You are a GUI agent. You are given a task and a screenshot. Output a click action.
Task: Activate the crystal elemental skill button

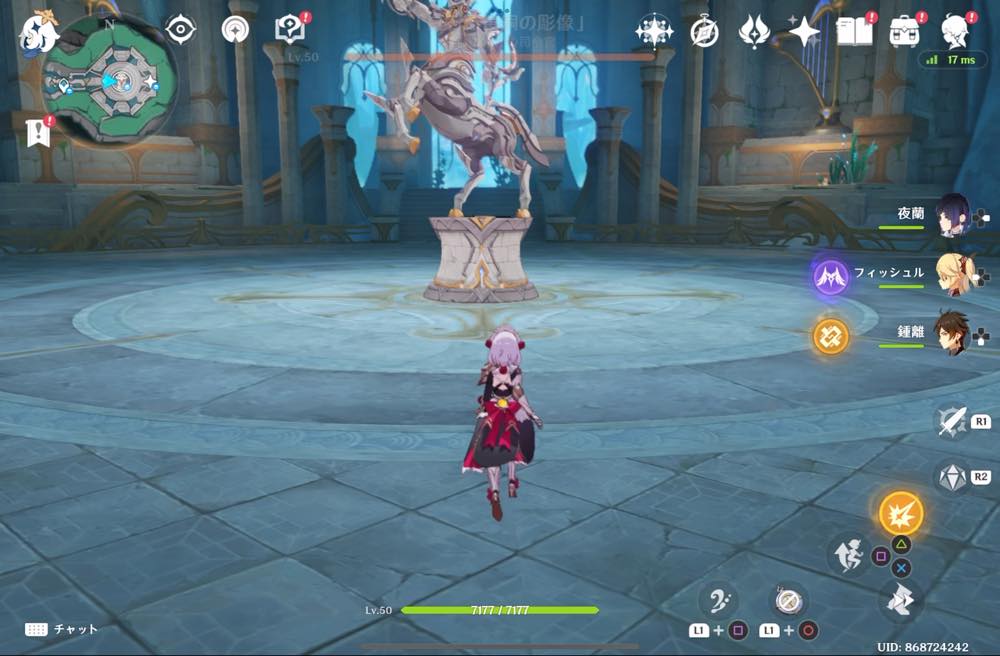(x=951, y=478)
